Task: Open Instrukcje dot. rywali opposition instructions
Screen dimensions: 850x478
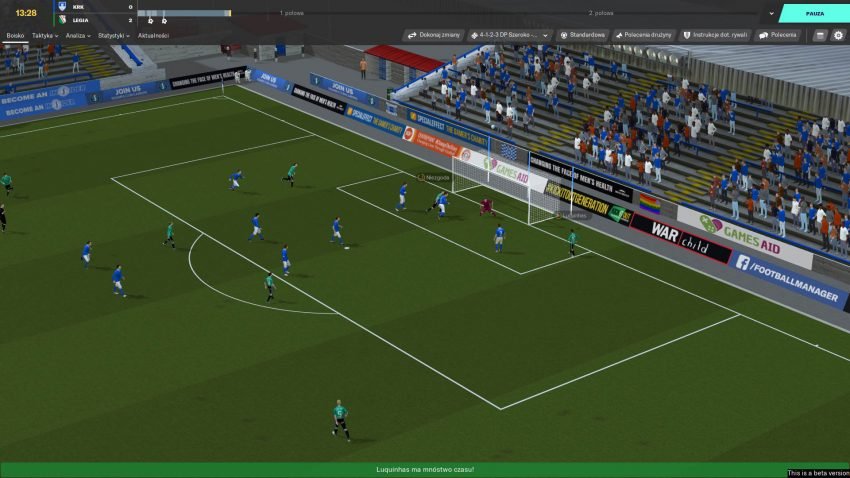Action: click(715, 35)
